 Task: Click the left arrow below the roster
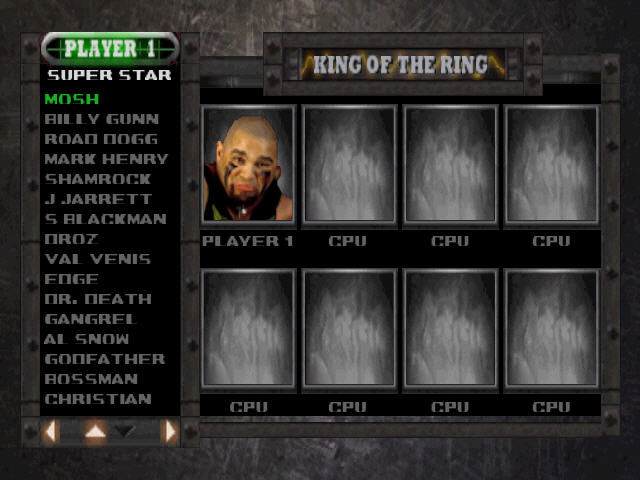(x=51, y=432)
